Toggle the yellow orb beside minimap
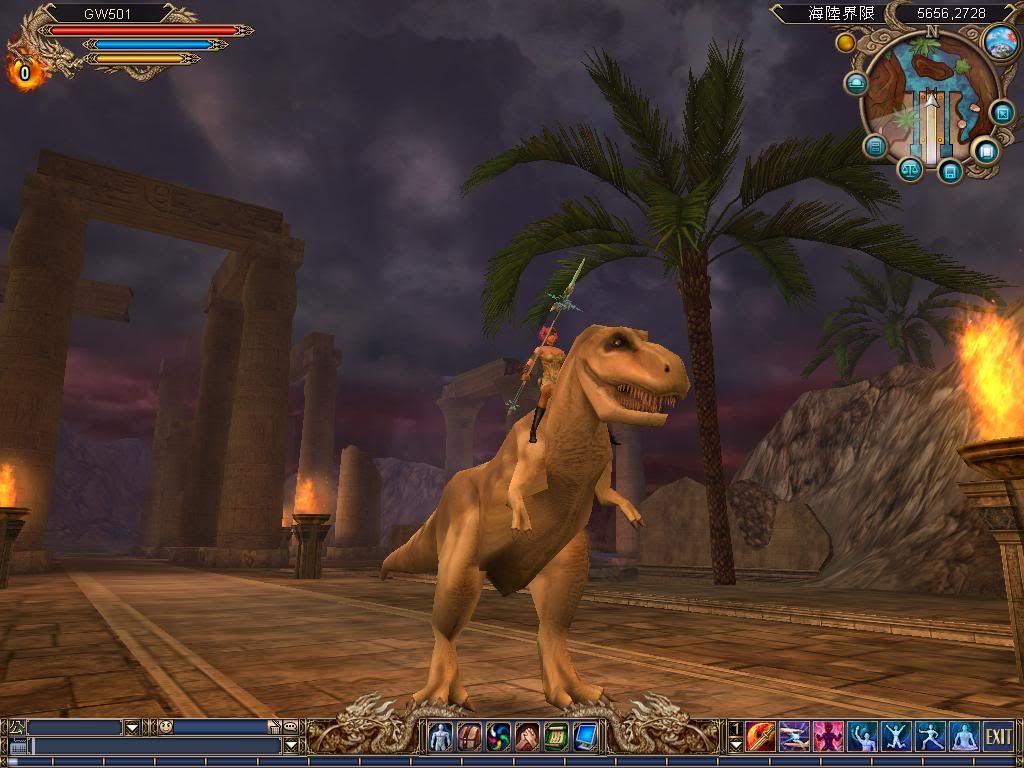Screen dimensions: 1024x768 point(846,43)
